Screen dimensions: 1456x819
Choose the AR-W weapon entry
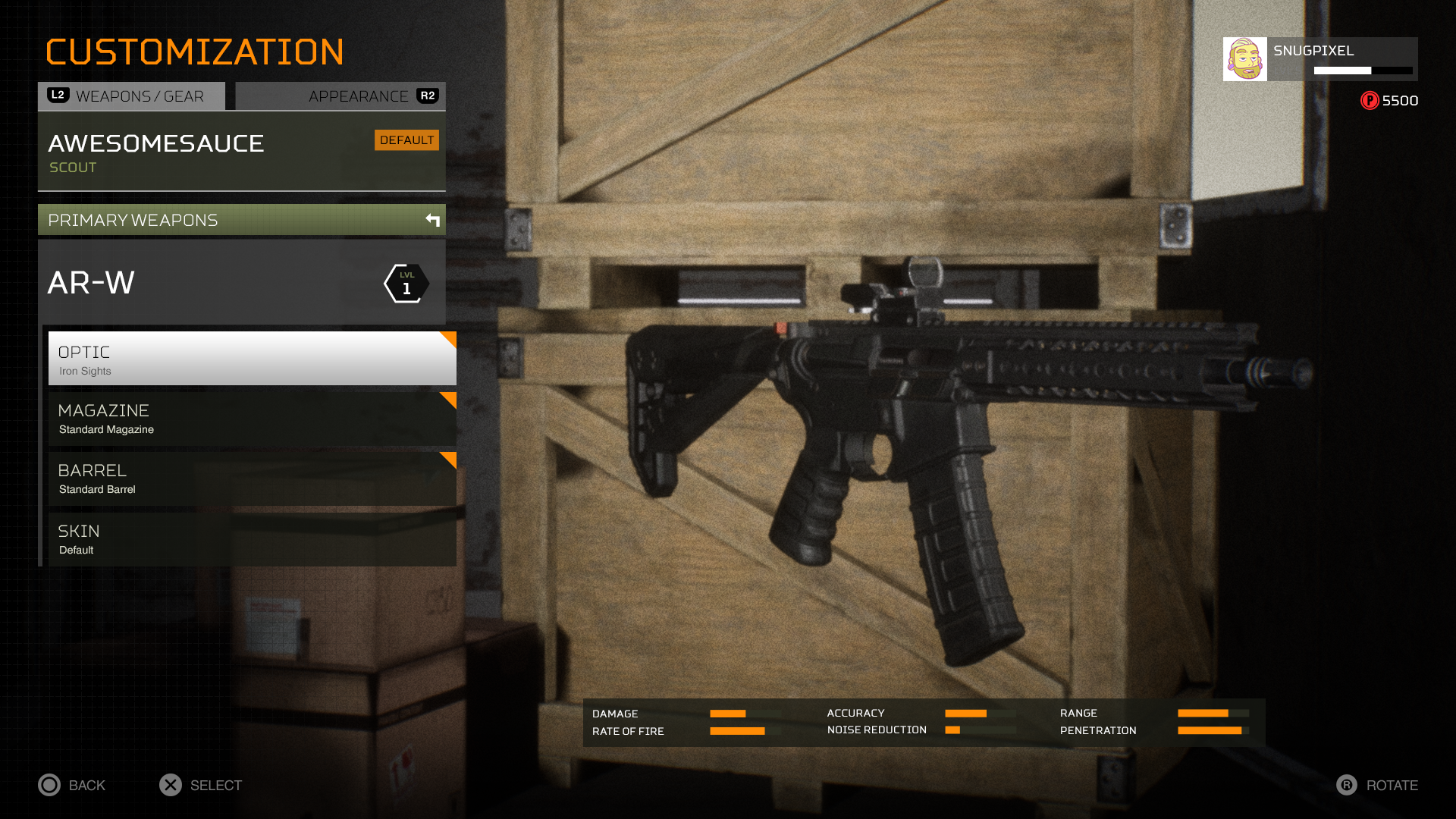[241, 283]
